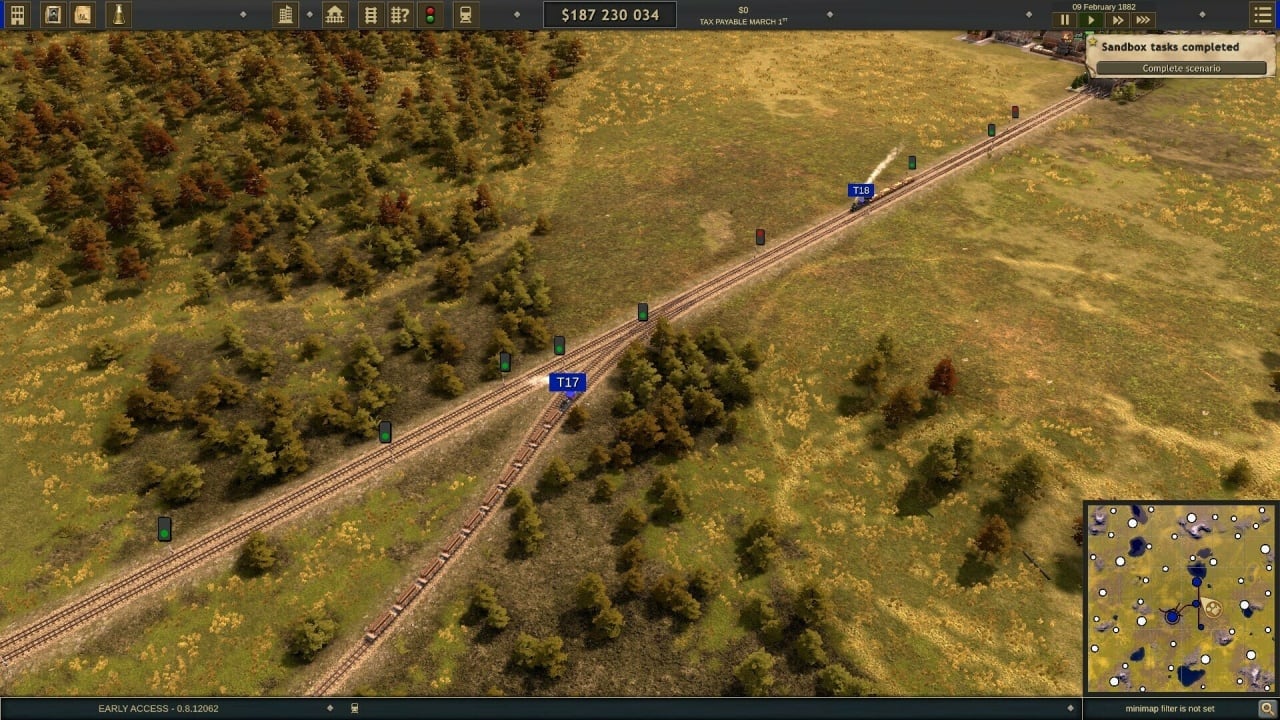Open the main menu list button
Image resolution: width=1280 pixels, height=720 pixels.
(x=1262, y=15)
